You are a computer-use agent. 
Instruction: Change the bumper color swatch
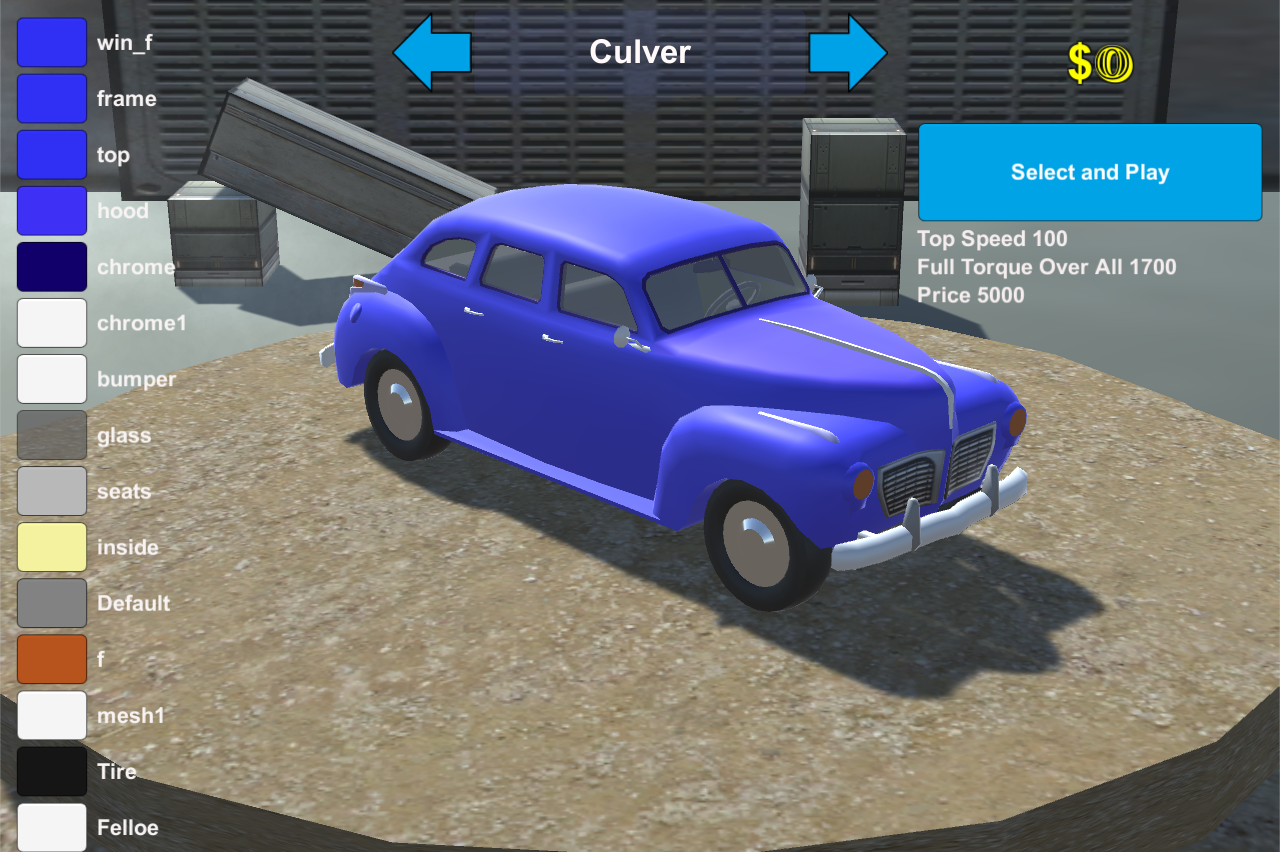[x=52, y=379]
